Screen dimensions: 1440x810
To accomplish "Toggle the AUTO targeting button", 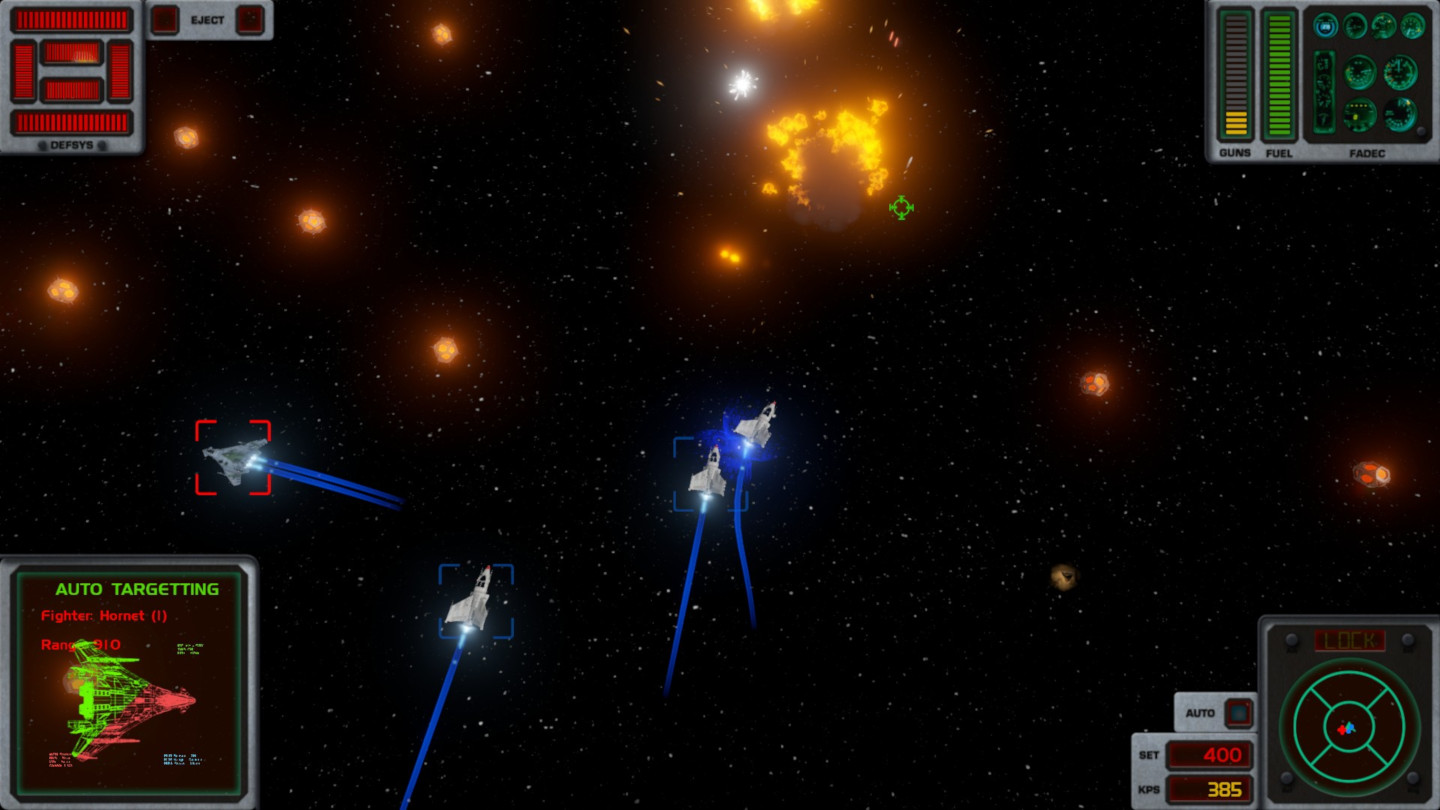I will click(x=1239, y=713).
